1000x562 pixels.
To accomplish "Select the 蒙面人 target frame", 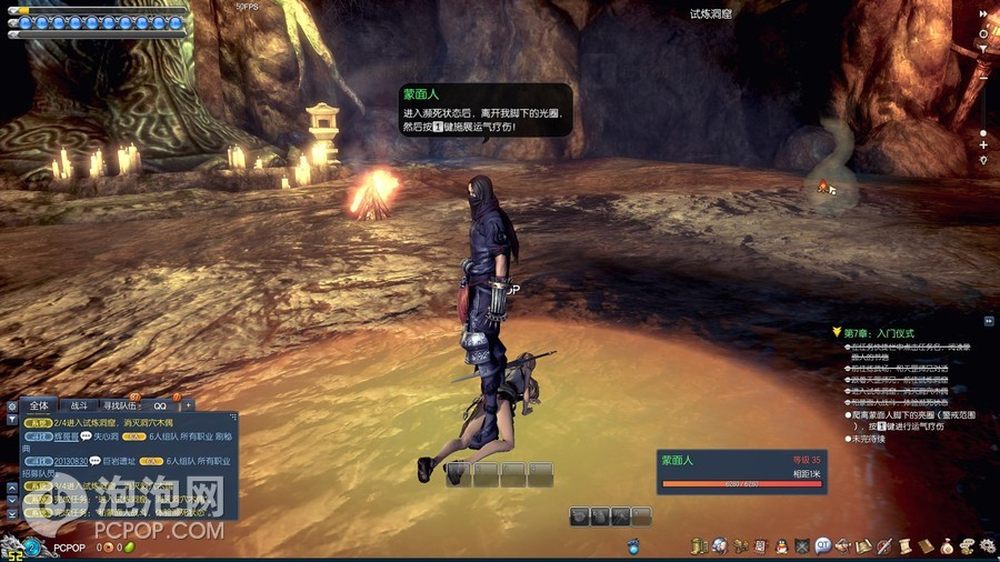I will (x=742, y=472).
